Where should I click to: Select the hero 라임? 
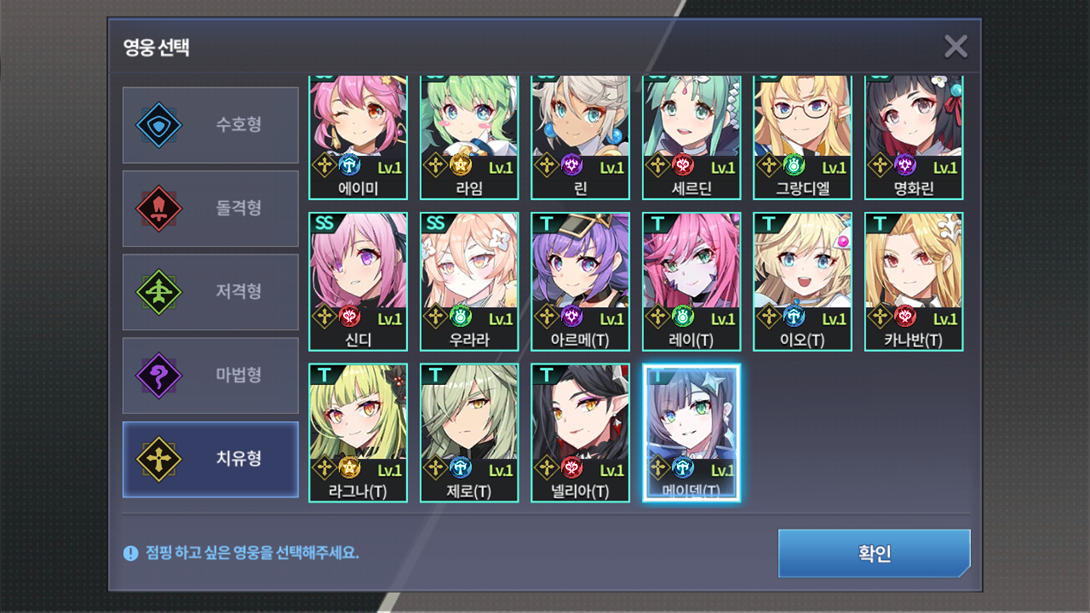coord(469,135)
